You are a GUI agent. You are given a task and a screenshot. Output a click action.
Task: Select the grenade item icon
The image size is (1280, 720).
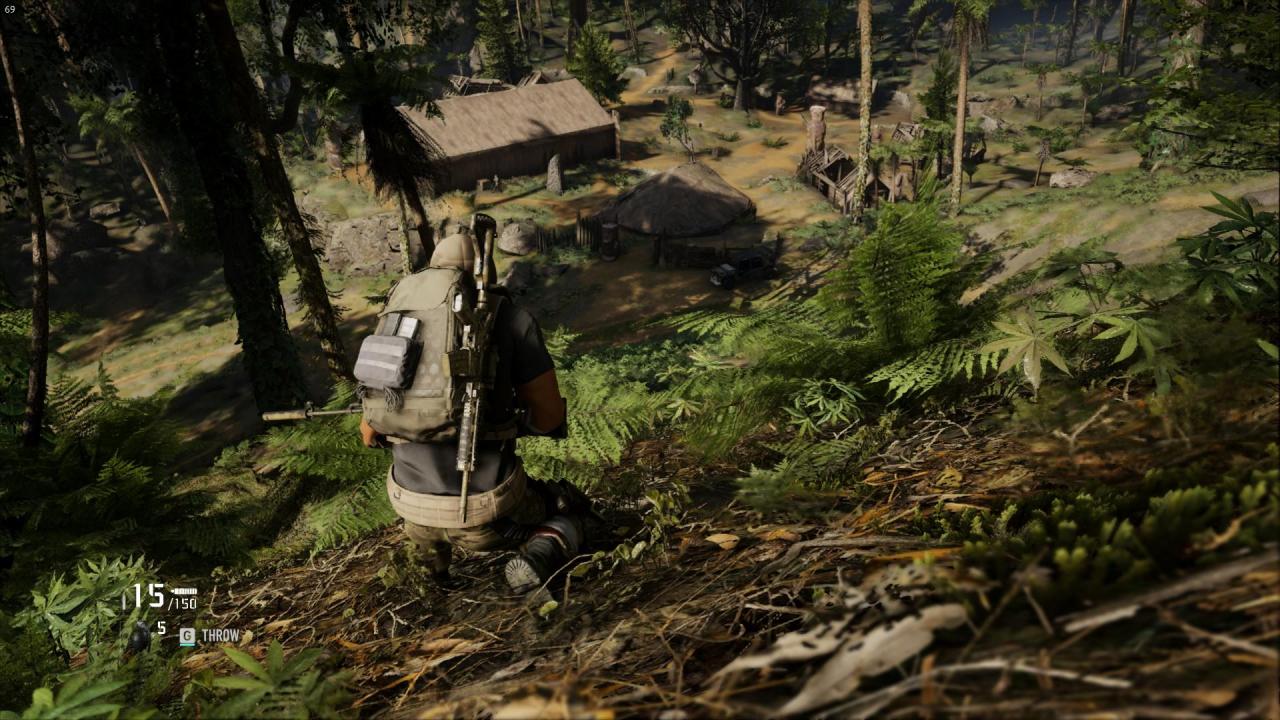pyautogui.click(x=140, y=634)
